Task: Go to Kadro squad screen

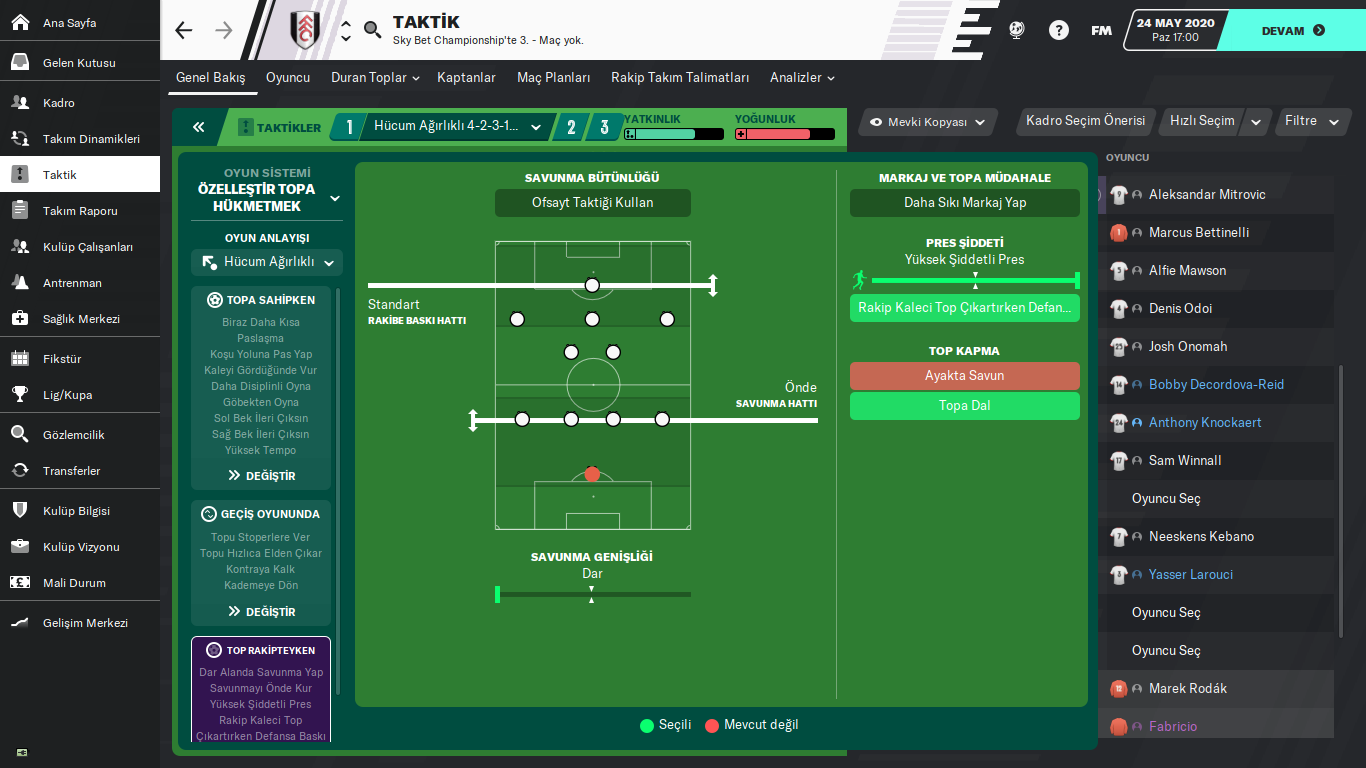Action: [x=59, y=103]
